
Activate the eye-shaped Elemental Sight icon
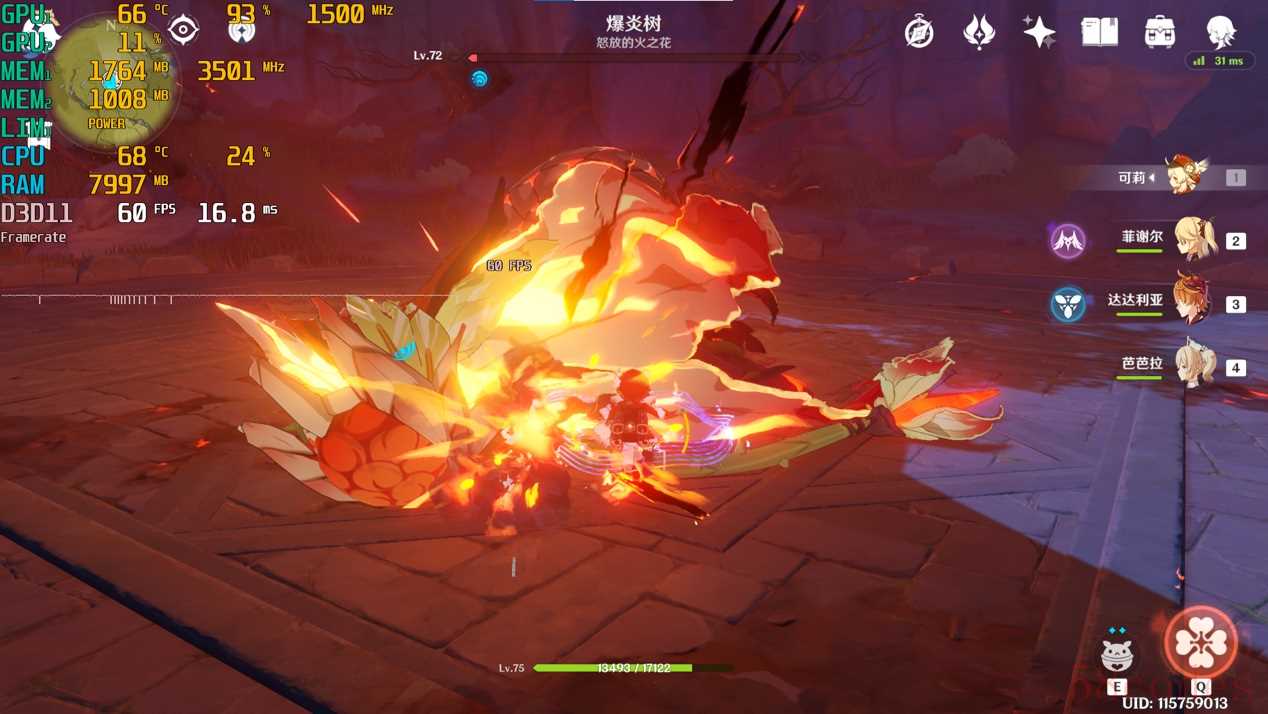click(183, 30)
